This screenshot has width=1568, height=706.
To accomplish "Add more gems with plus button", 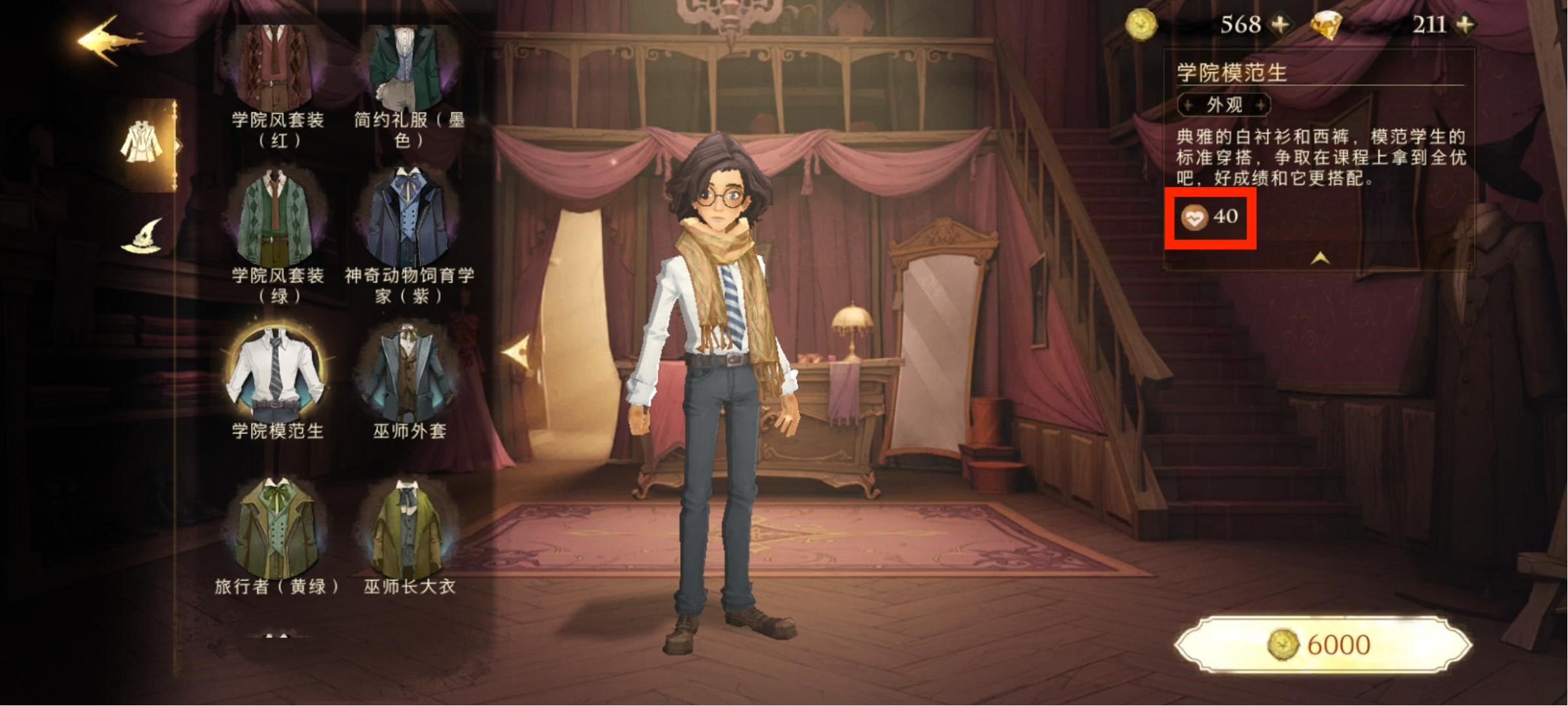I will point(1466,25).
